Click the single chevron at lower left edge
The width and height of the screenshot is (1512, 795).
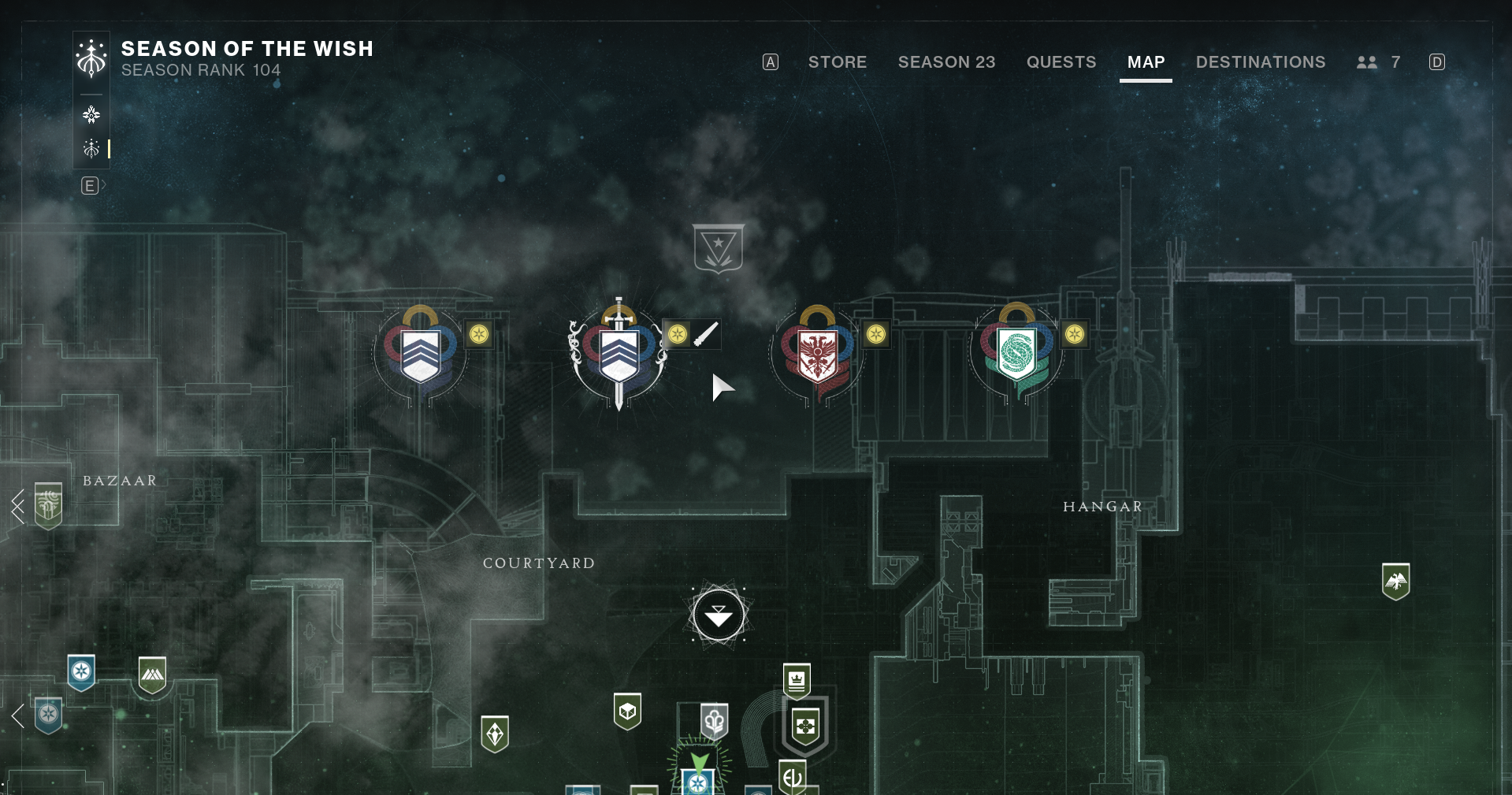[16, 715]
